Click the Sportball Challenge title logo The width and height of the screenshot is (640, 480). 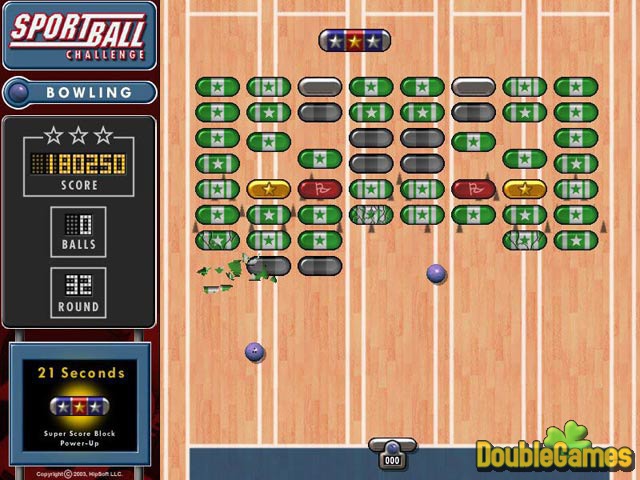pos(78,35)
